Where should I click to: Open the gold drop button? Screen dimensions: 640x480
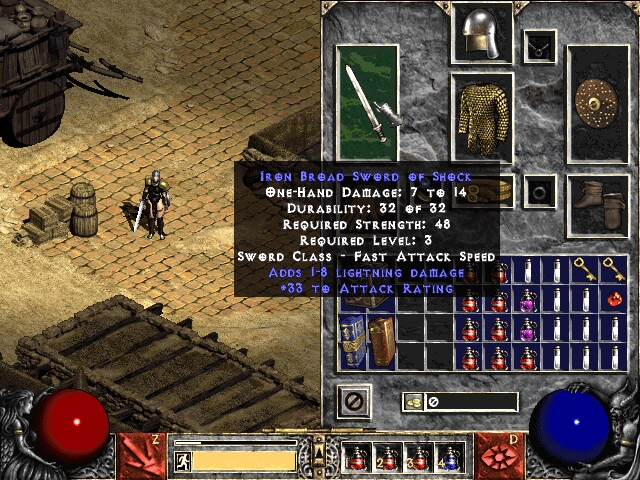pos(414,402)
